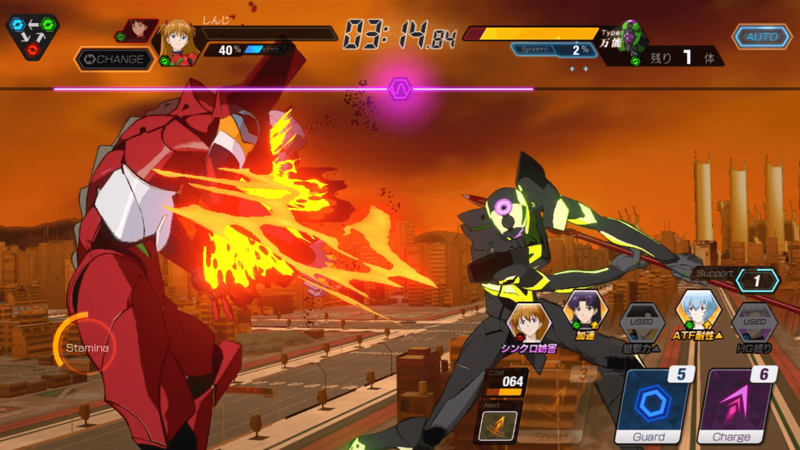Activate the 加速 support skill
Screen dimensions: 800x450
click(x=582, y=312)
